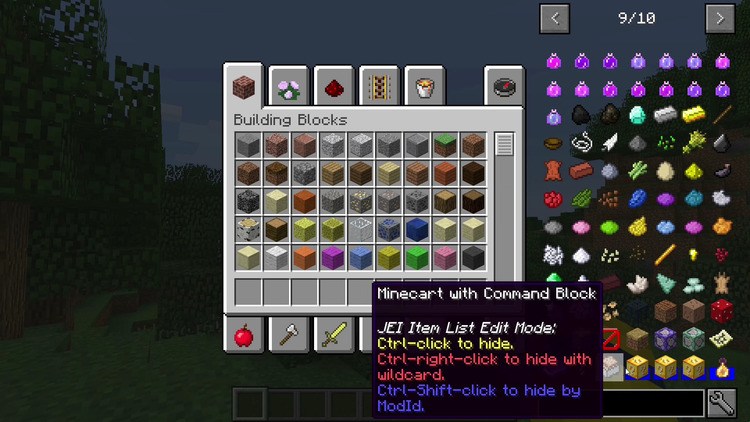Open JEI config with the wrench button
The image size is (750, 422).
point(722,403)
